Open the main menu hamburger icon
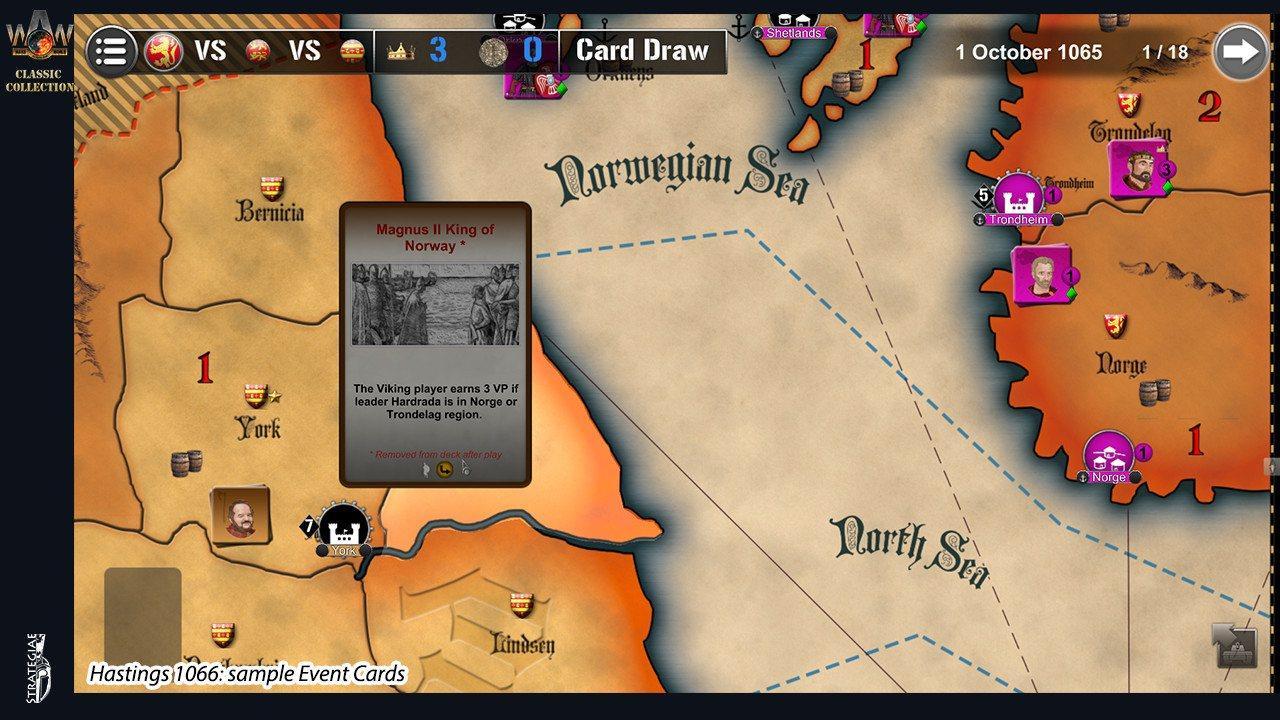The width and height of the screenshot is (1280, 720). tap(112, 50)
